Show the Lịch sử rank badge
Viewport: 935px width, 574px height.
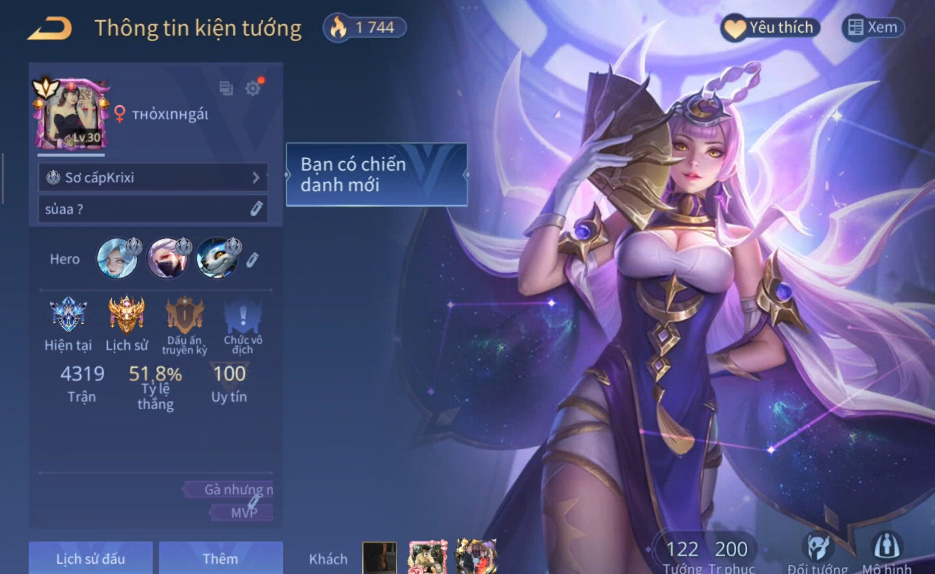click(x=126, y=316)
